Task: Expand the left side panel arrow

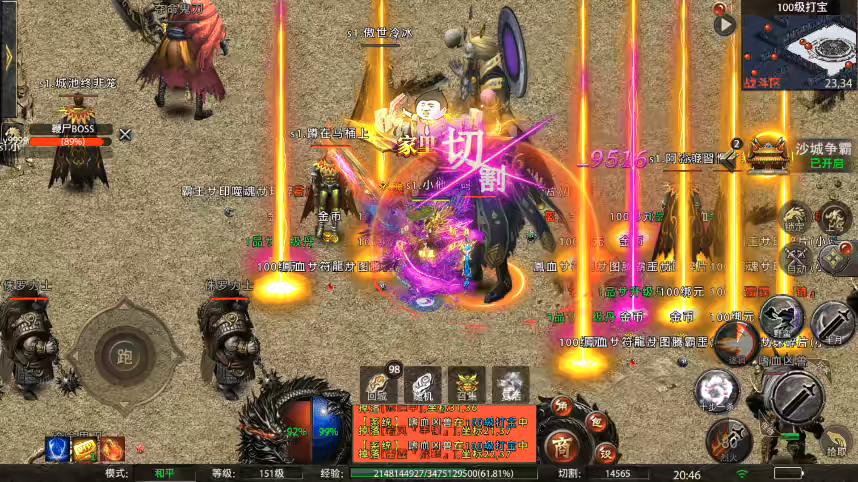Action: click(9, 57)
